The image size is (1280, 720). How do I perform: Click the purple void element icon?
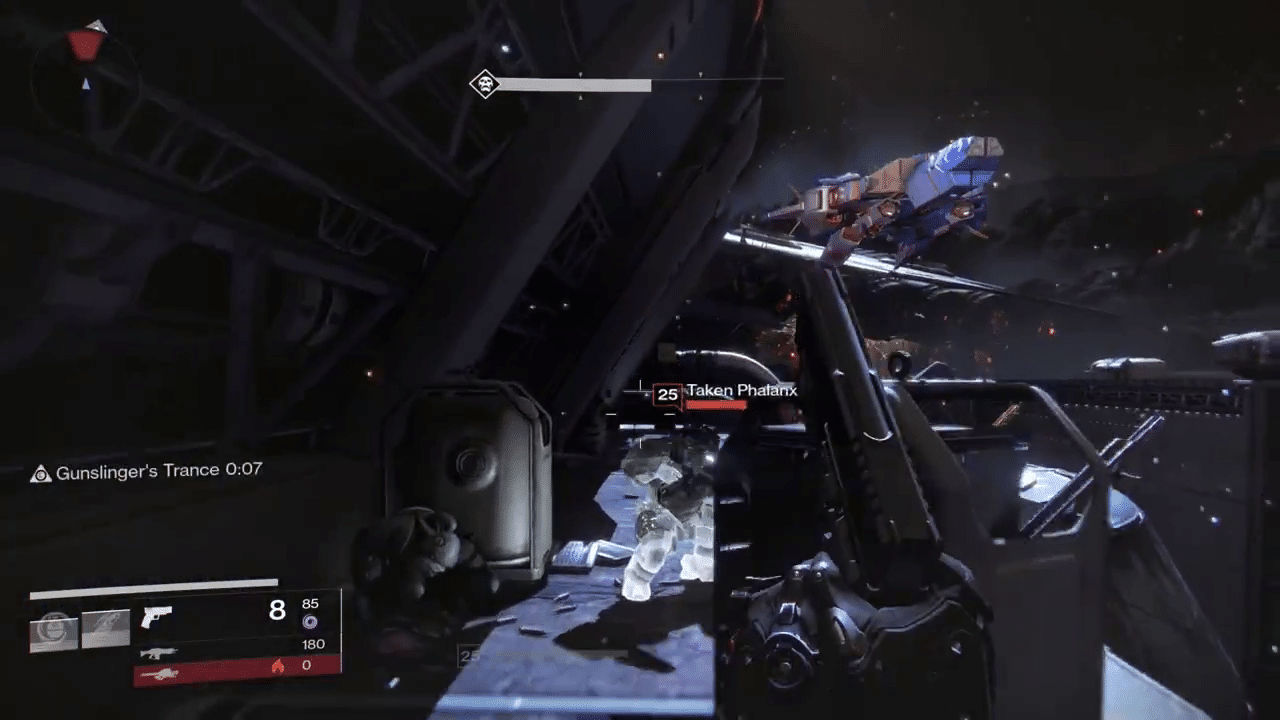tap(310, 622)
